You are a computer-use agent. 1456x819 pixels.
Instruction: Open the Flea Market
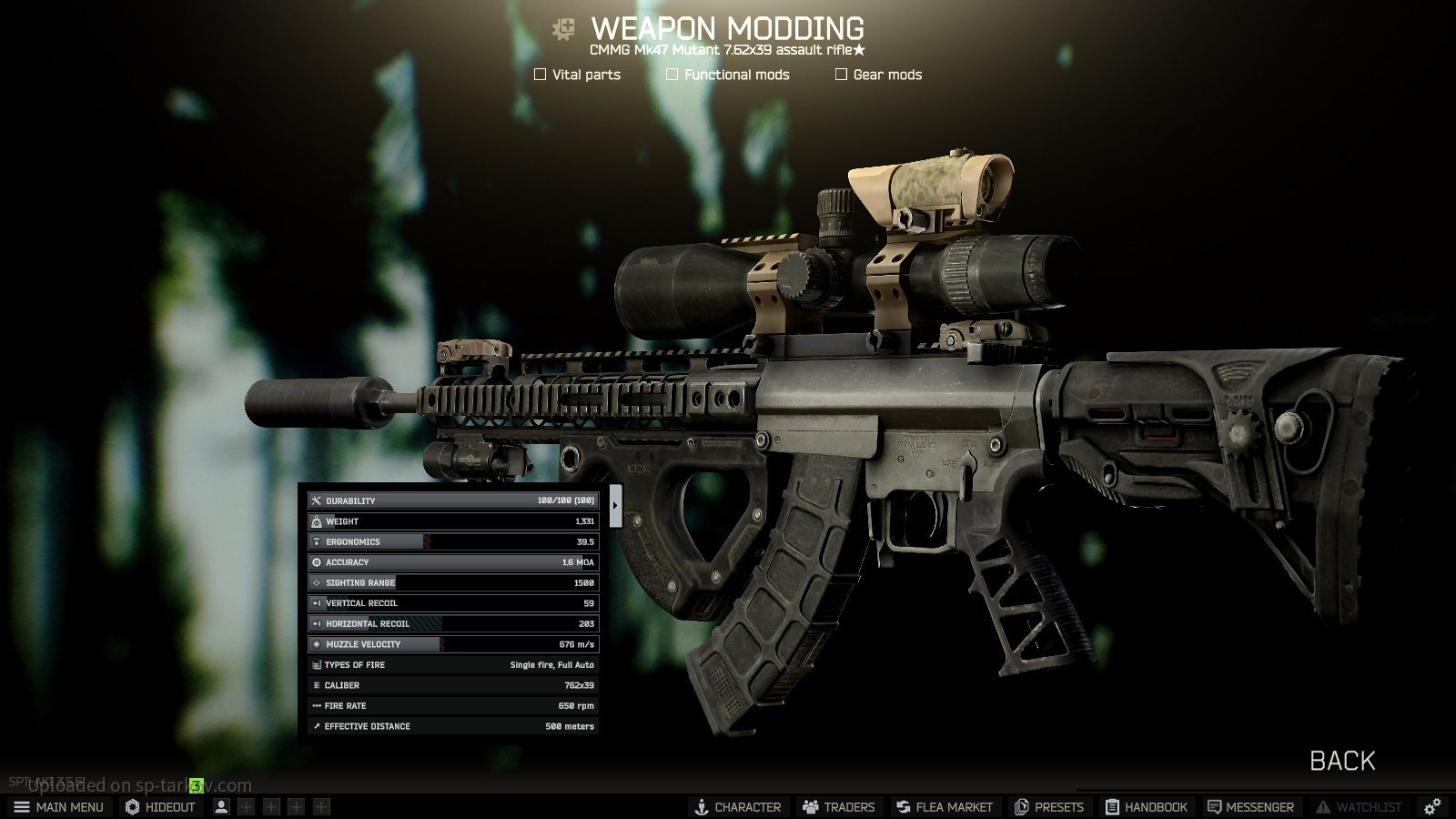(944, 807)
